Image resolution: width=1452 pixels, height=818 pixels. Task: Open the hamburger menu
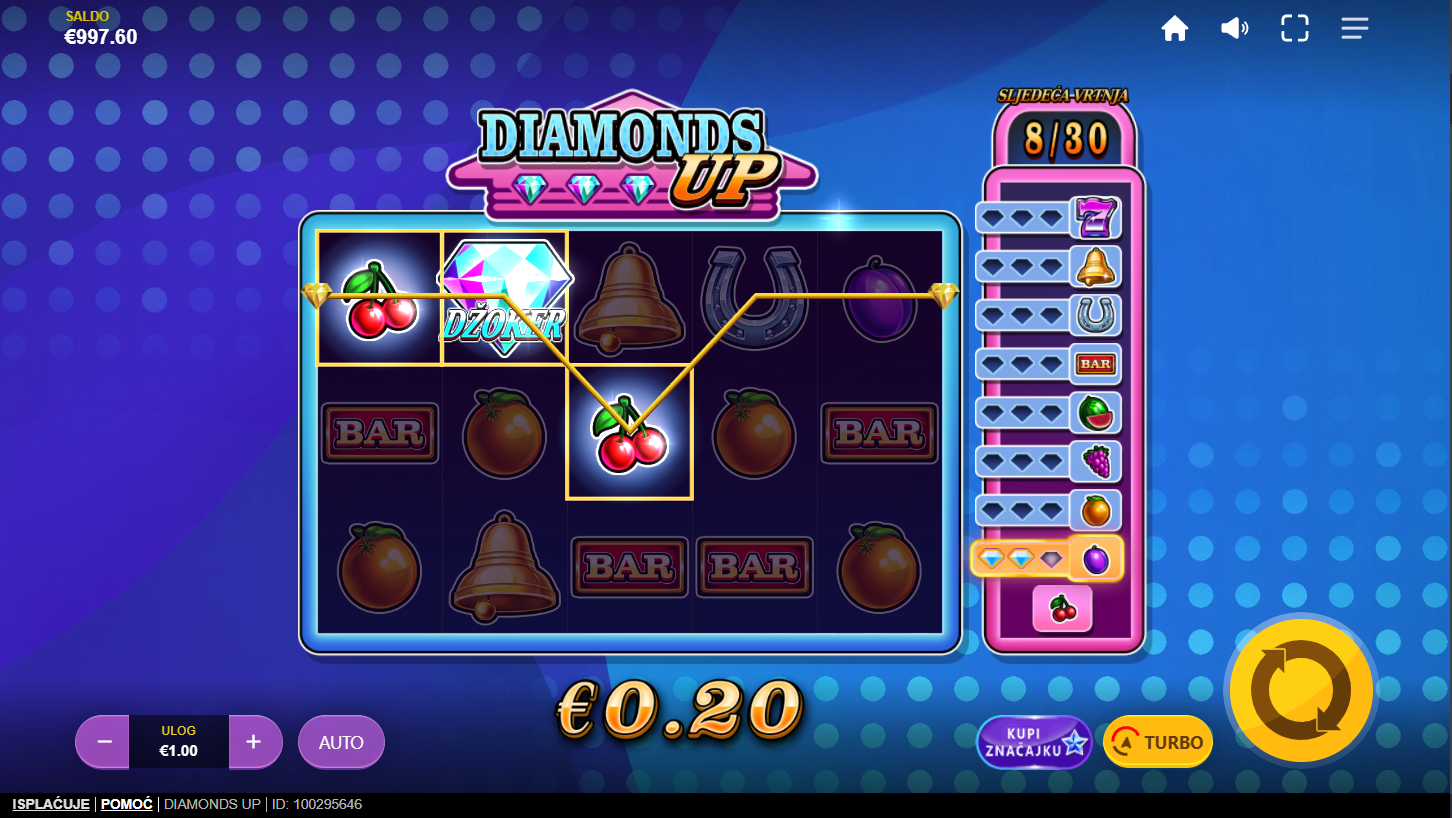[1355, 29]
